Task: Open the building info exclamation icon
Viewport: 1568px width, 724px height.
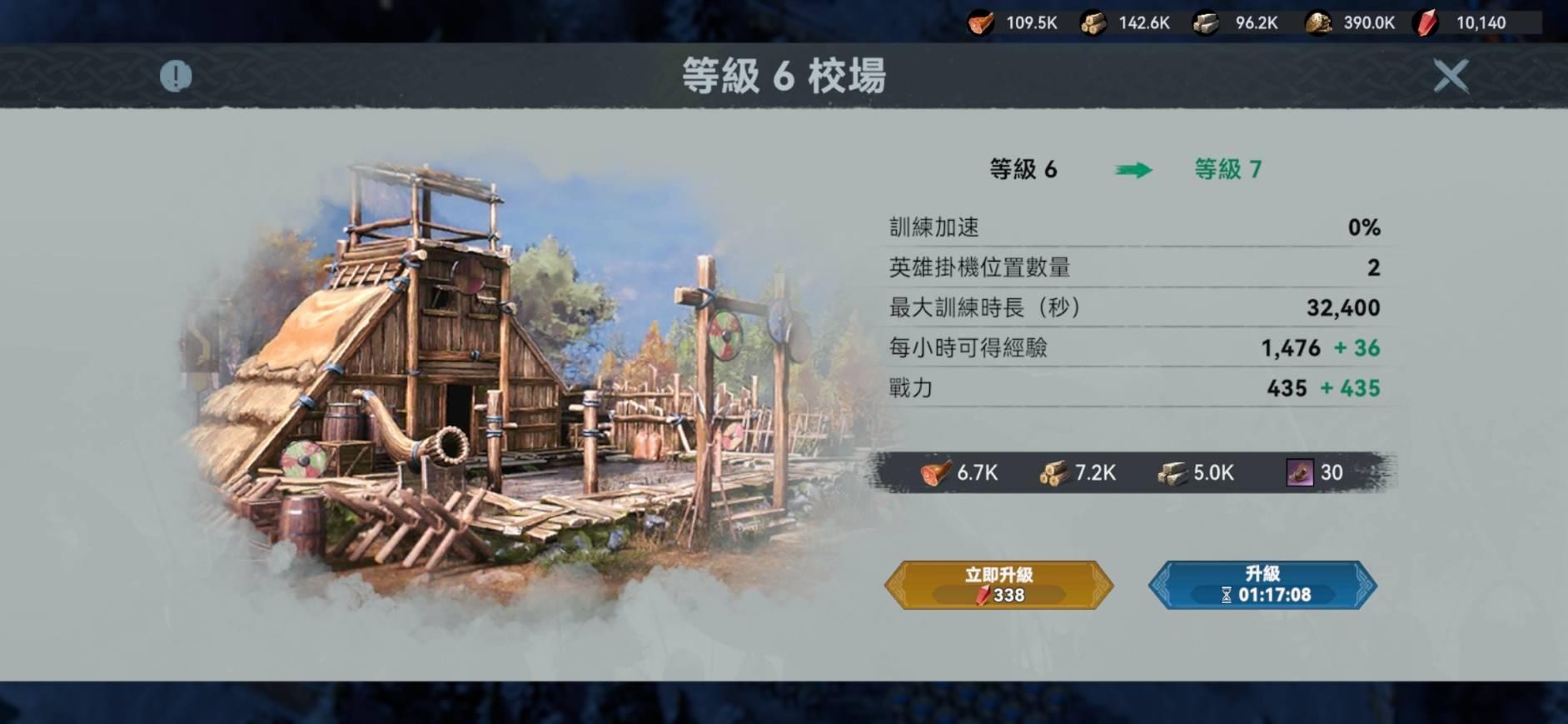Action: (x=176, y=77)
